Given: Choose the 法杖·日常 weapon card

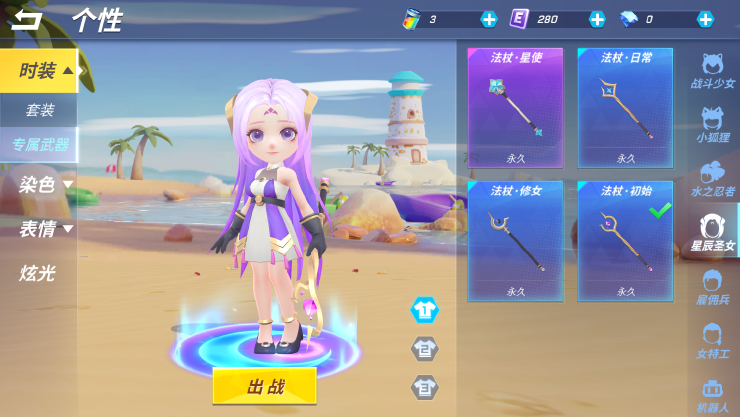Looking at the screenshot, I should tap(626, 108).
